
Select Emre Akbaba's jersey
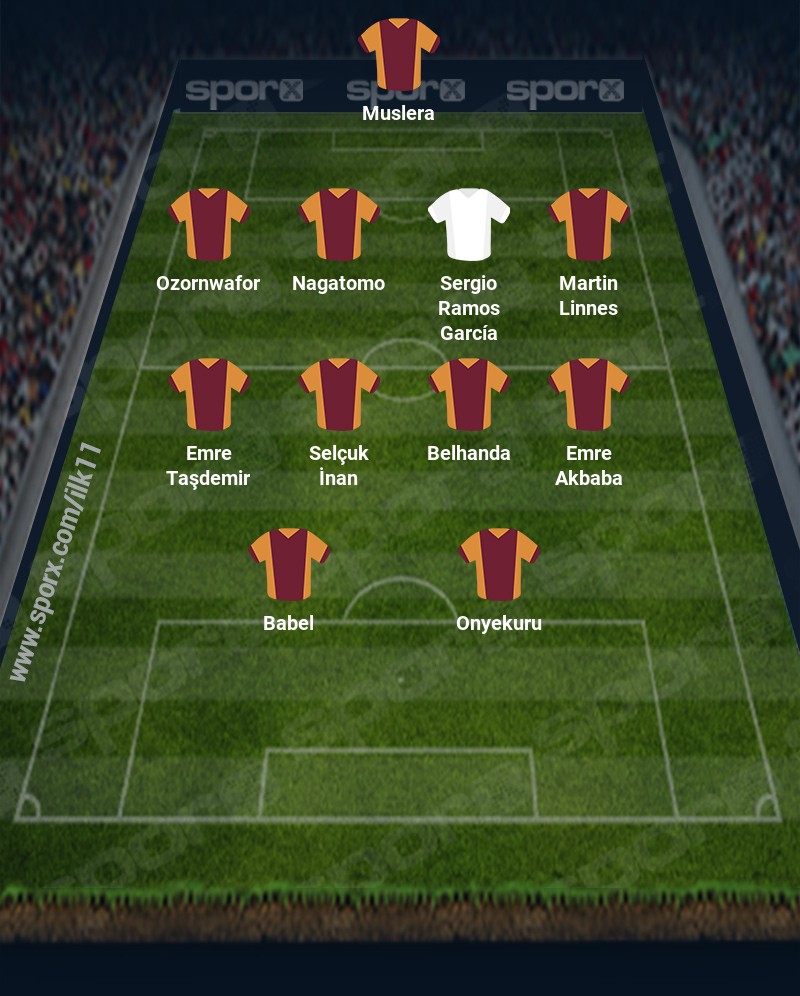point(589,394)
